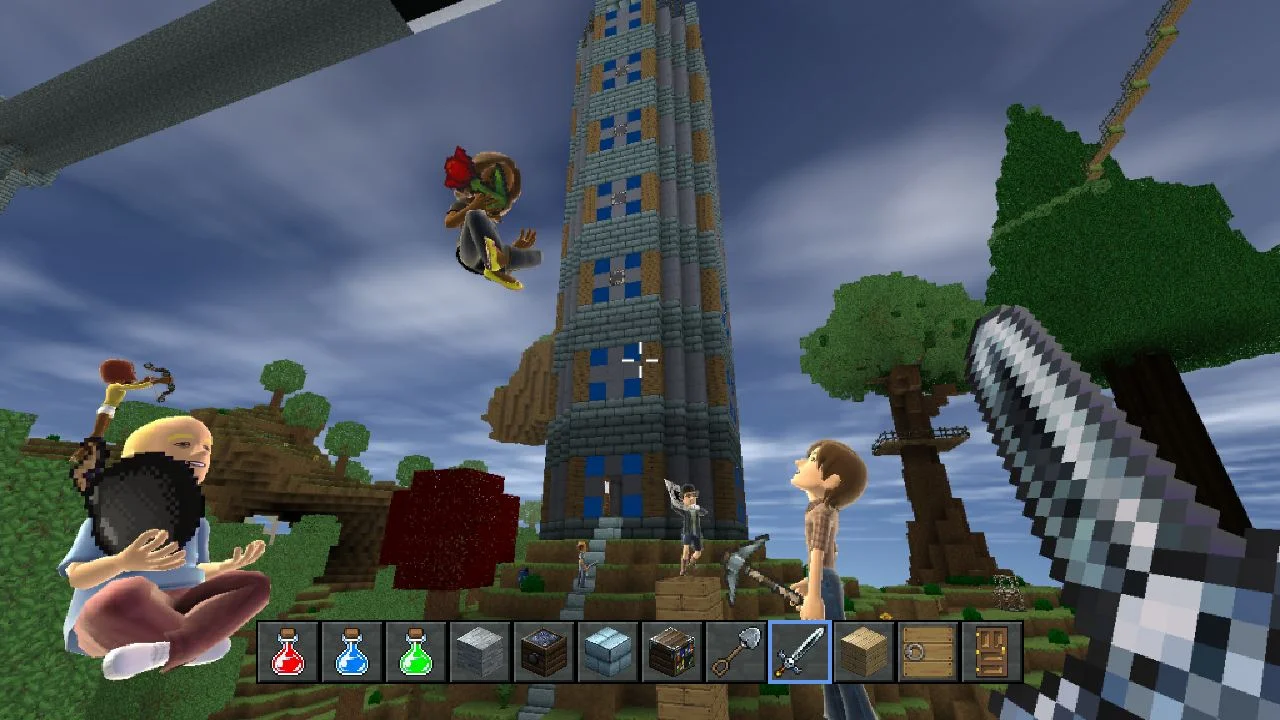Choose the blue potion in the hotbar

352,652
